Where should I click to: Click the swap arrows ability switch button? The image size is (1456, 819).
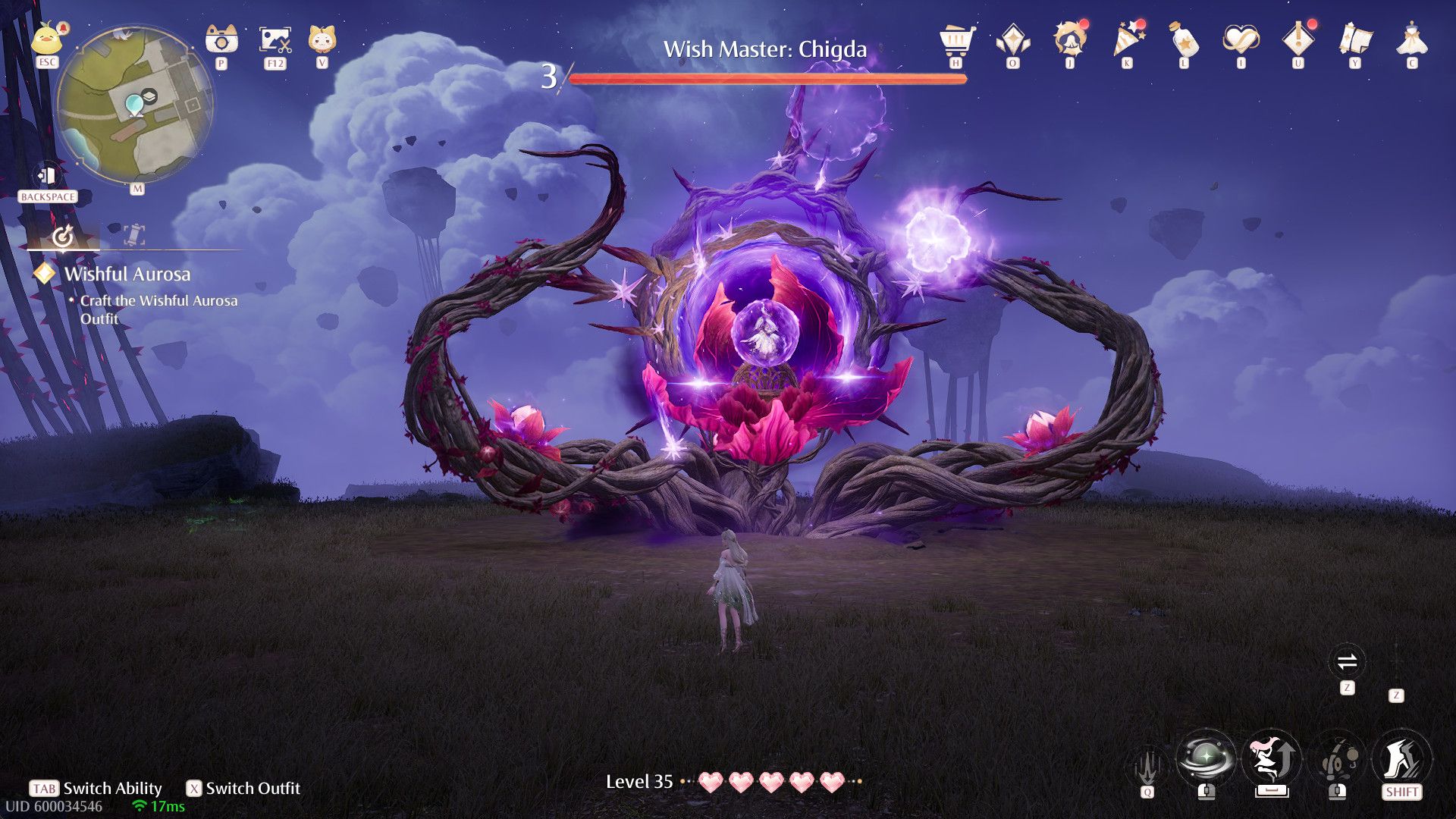click(1347, 662)
